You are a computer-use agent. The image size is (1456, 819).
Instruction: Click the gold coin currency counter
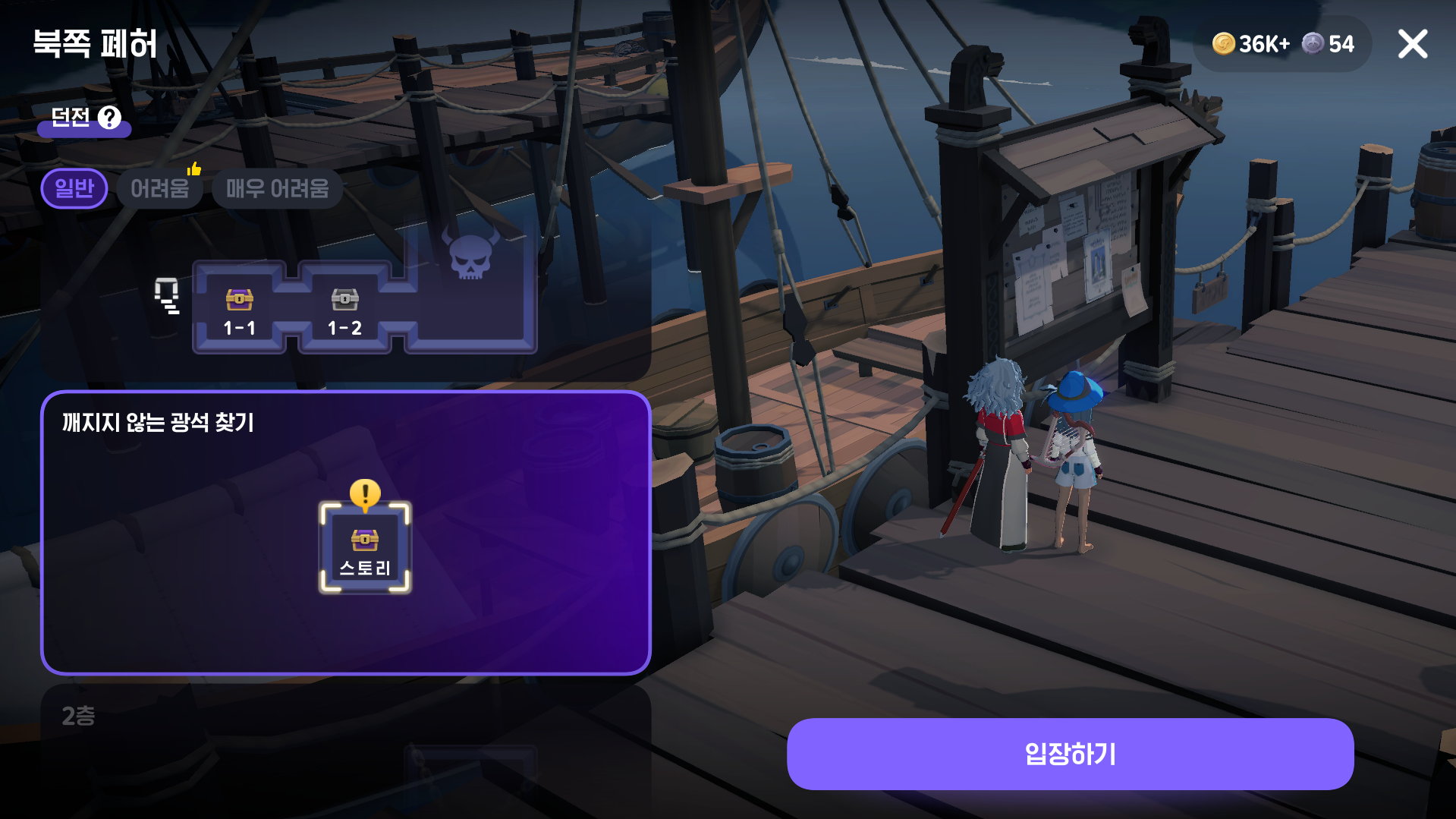click(x=1250, y=44)
